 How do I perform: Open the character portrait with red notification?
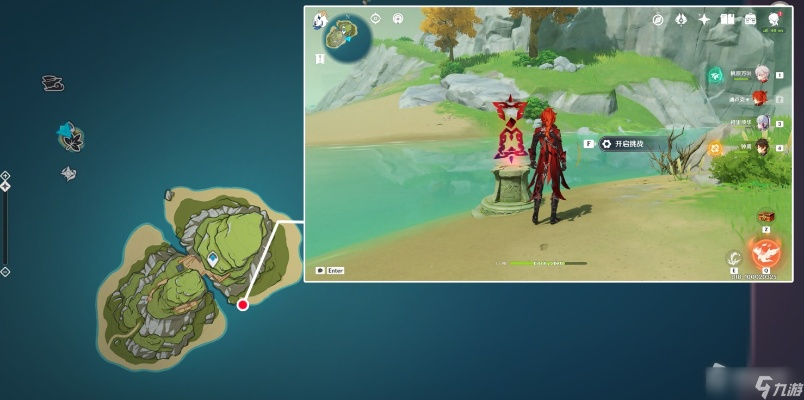(775, 19)
